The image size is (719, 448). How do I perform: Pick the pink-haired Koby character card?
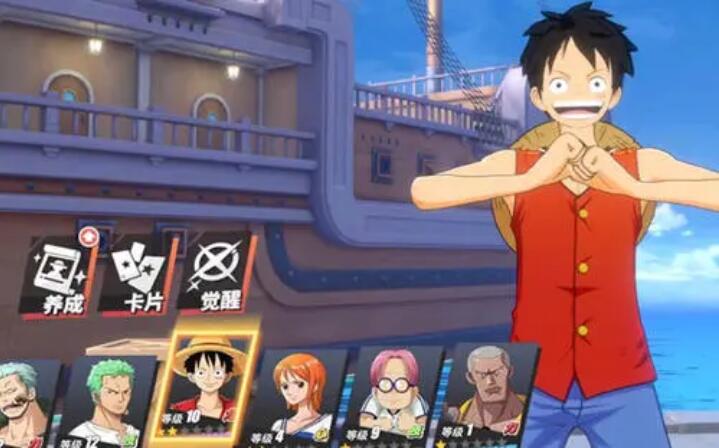tap(394, 396)
